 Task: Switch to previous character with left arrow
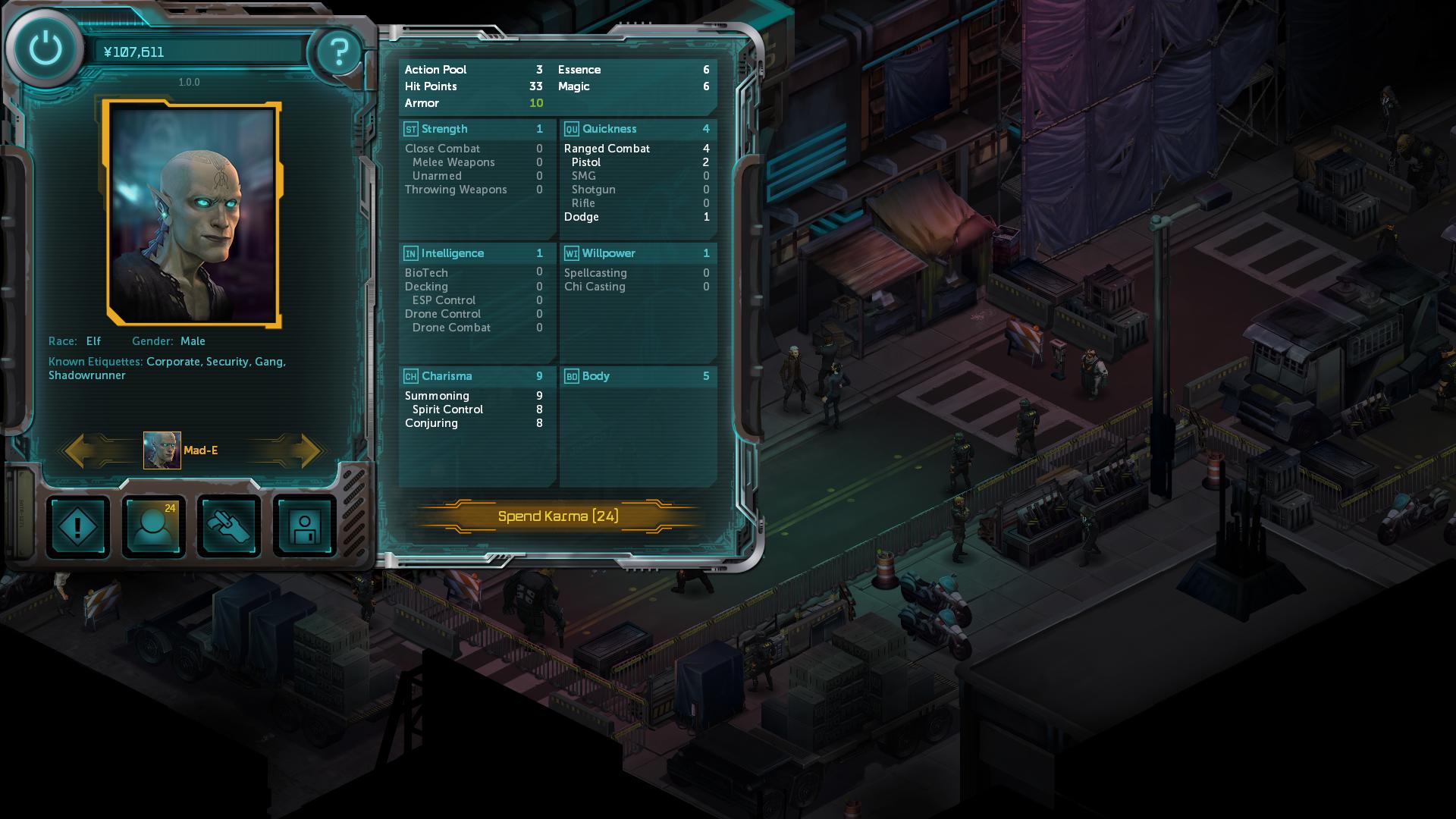(83, 450)
